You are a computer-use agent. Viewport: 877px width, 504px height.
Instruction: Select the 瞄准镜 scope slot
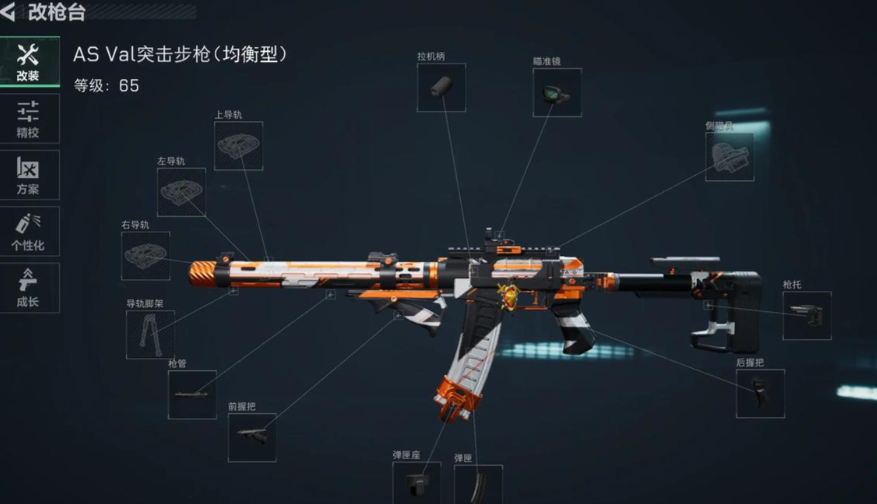click(557, 93)
